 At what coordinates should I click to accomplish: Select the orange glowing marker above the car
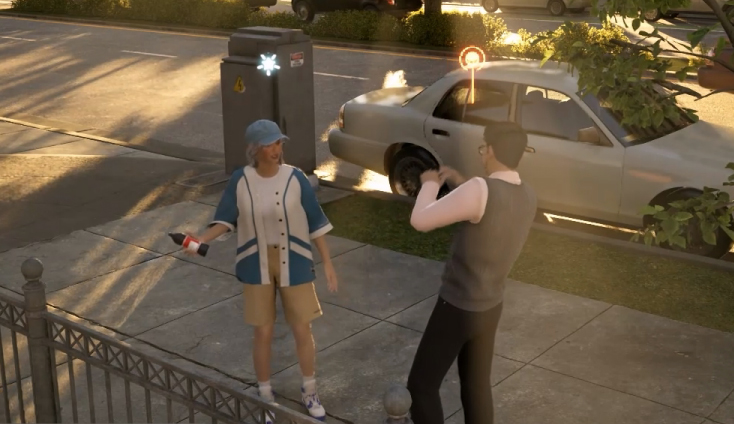pos(471,58)
